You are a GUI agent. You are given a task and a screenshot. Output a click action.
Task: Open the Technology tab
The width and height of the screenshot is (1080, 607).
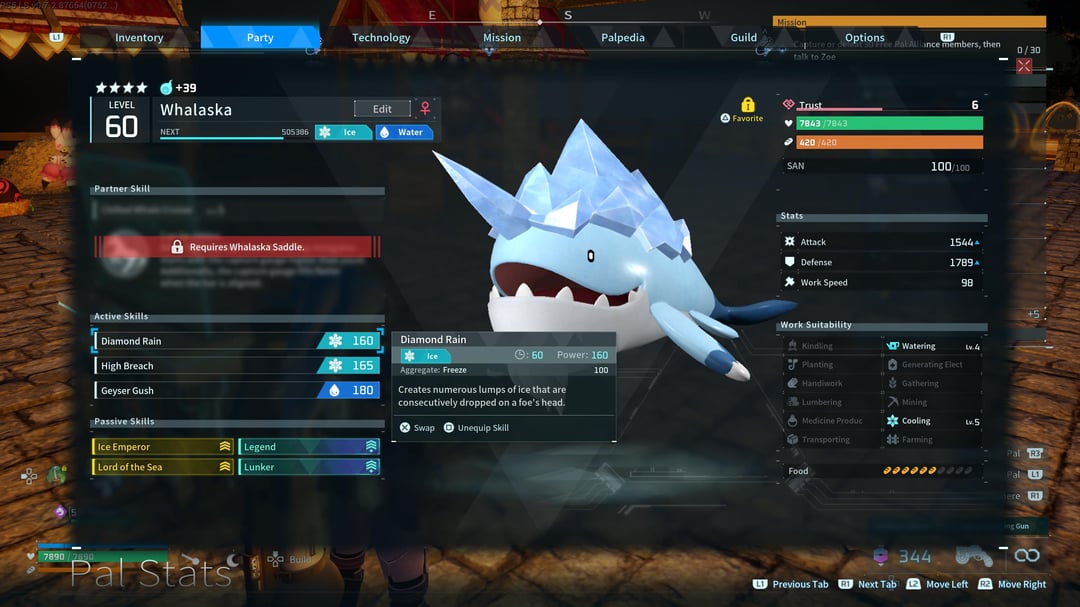(x=381, y=38)
